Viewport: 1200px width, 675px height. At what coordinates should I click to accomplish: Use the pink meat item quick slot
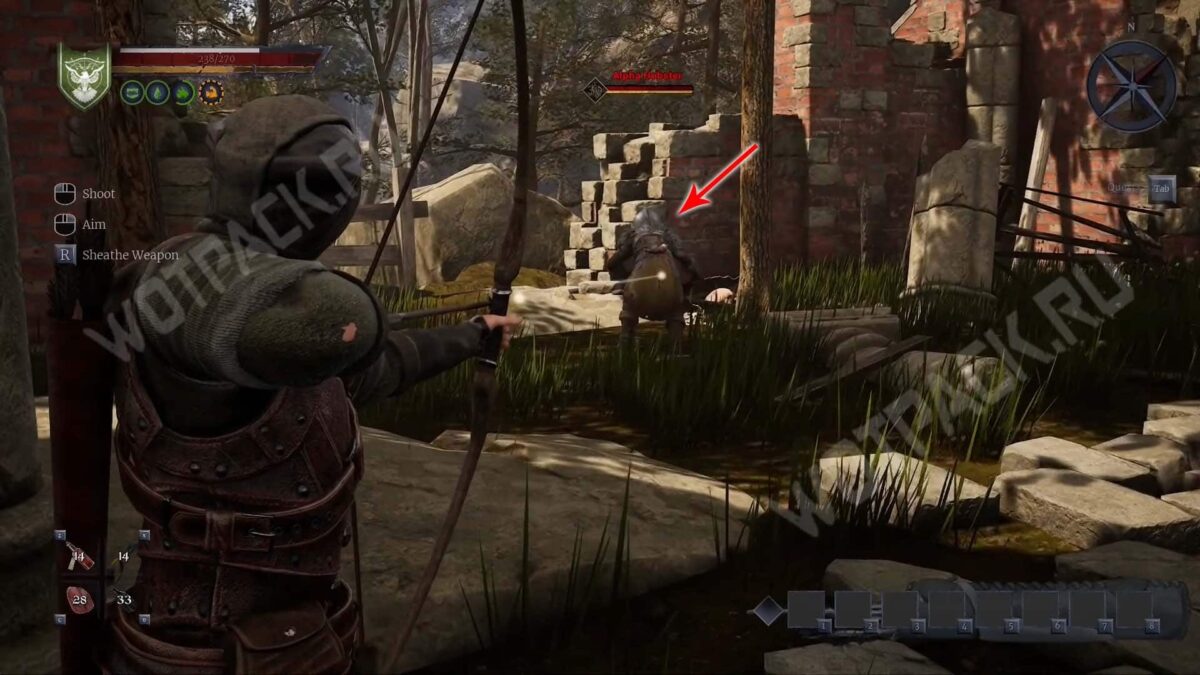79,598
